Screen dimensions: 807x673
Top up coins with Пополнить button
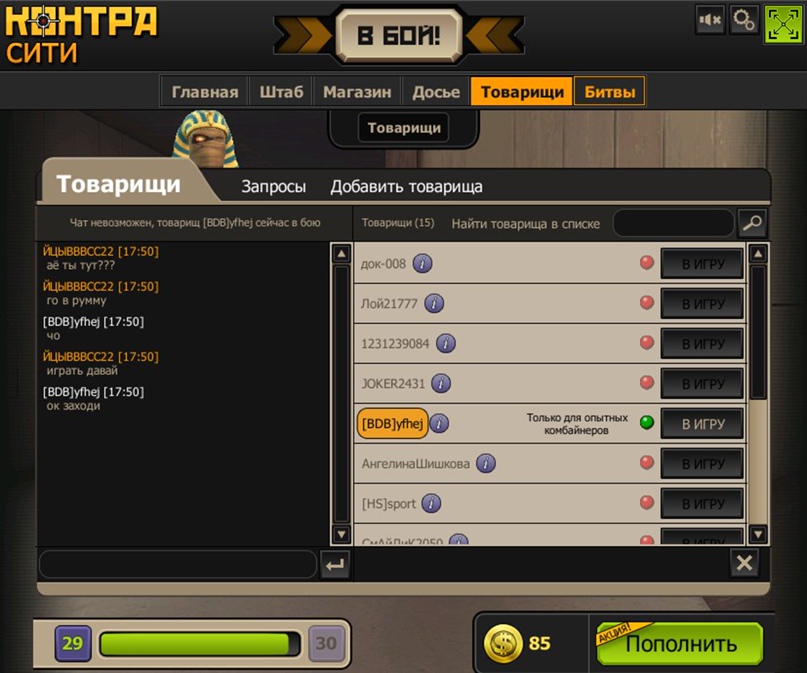tap(681, 644)
